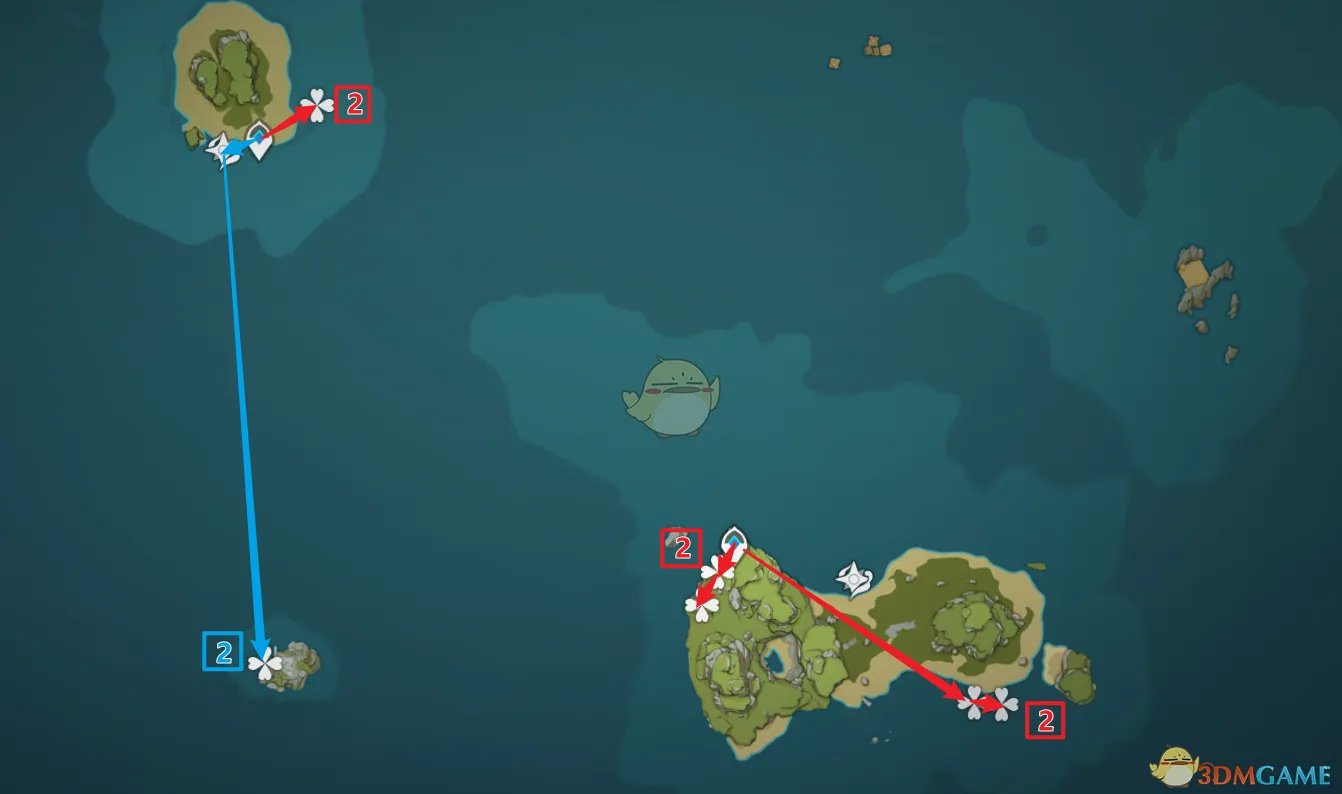Select the northern island's teleport waypoint
Screen dimensions: 1342x794
click(259, 141)
